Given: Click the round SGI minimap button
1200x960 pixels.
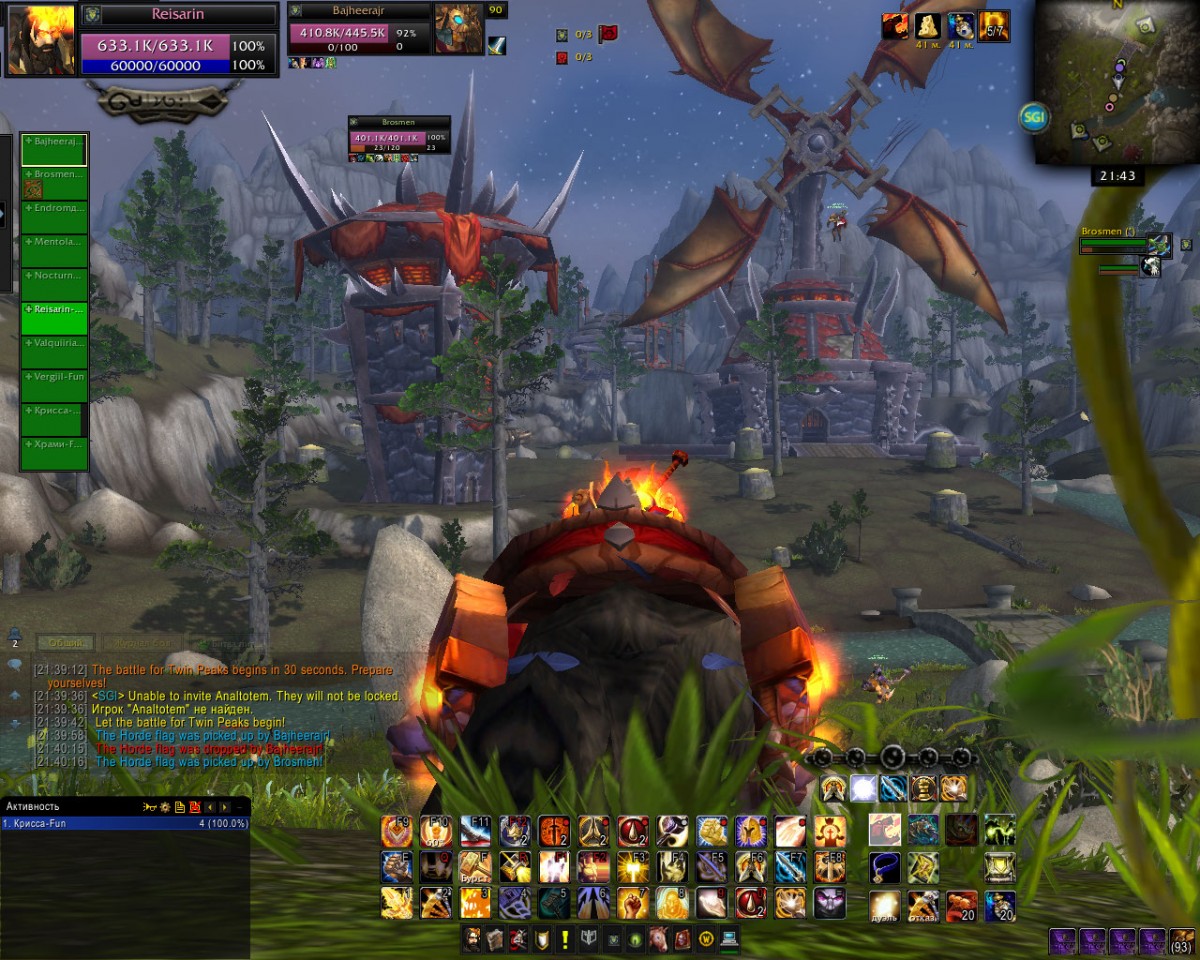Looking at the screenshot, I should [x=1034, y=118].
